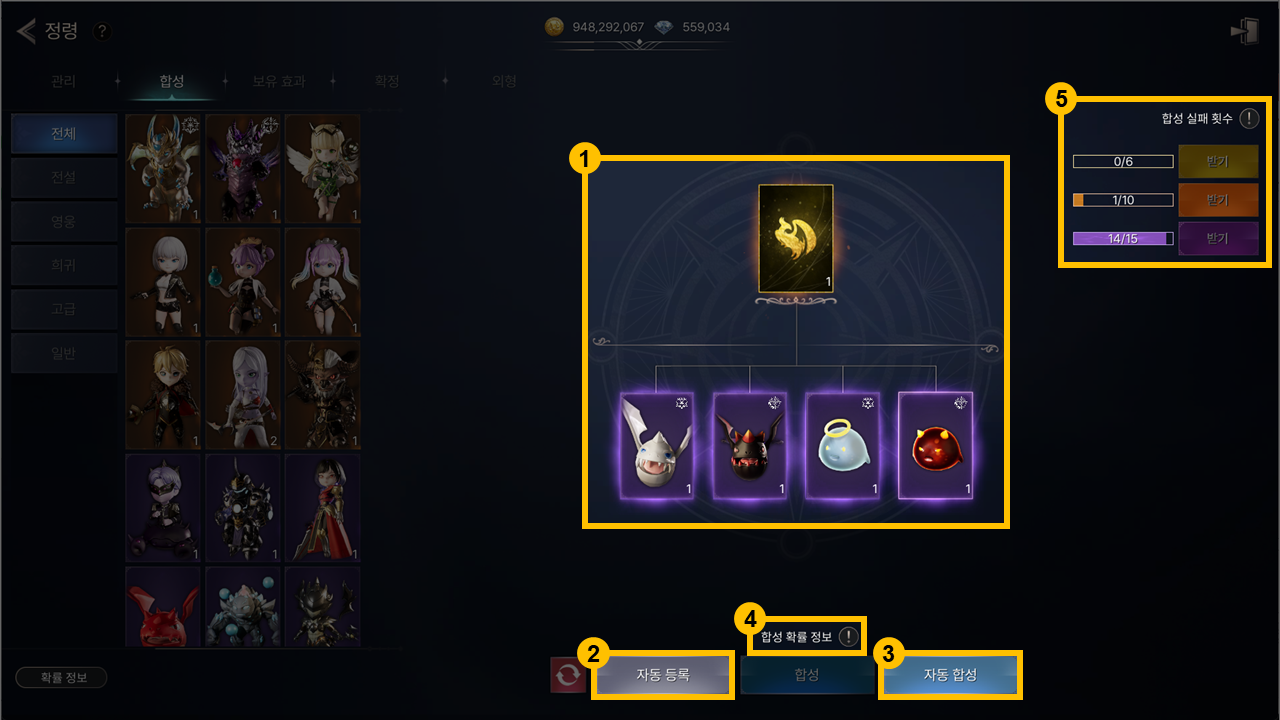Exit the screen via the door icon
Screen dimensions: 1280x720
tap(1245, 31)
